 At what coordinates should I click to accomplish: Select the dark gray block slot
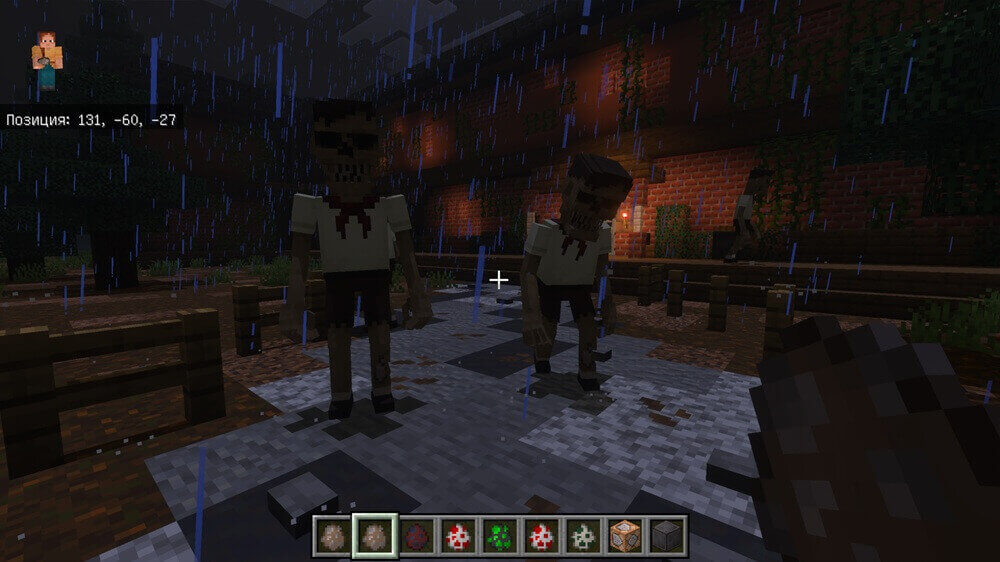pyautogui.click(x=666, y=535)
